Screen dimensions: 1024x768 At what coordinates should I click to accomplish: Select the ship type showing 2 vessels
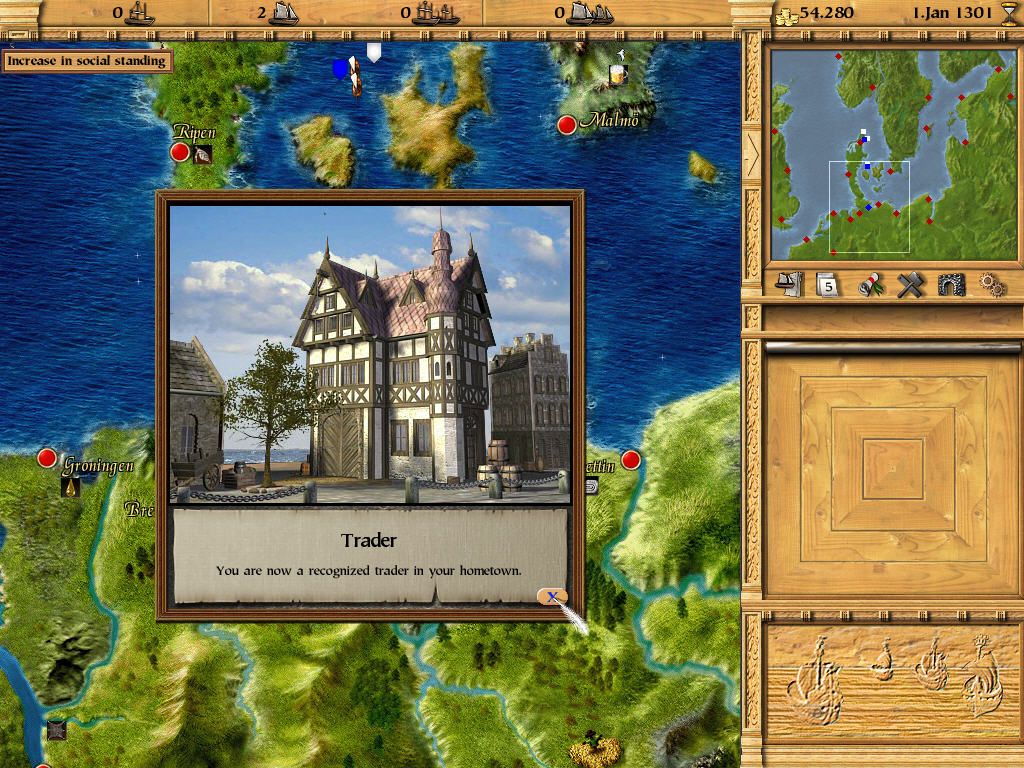[276, 13]
